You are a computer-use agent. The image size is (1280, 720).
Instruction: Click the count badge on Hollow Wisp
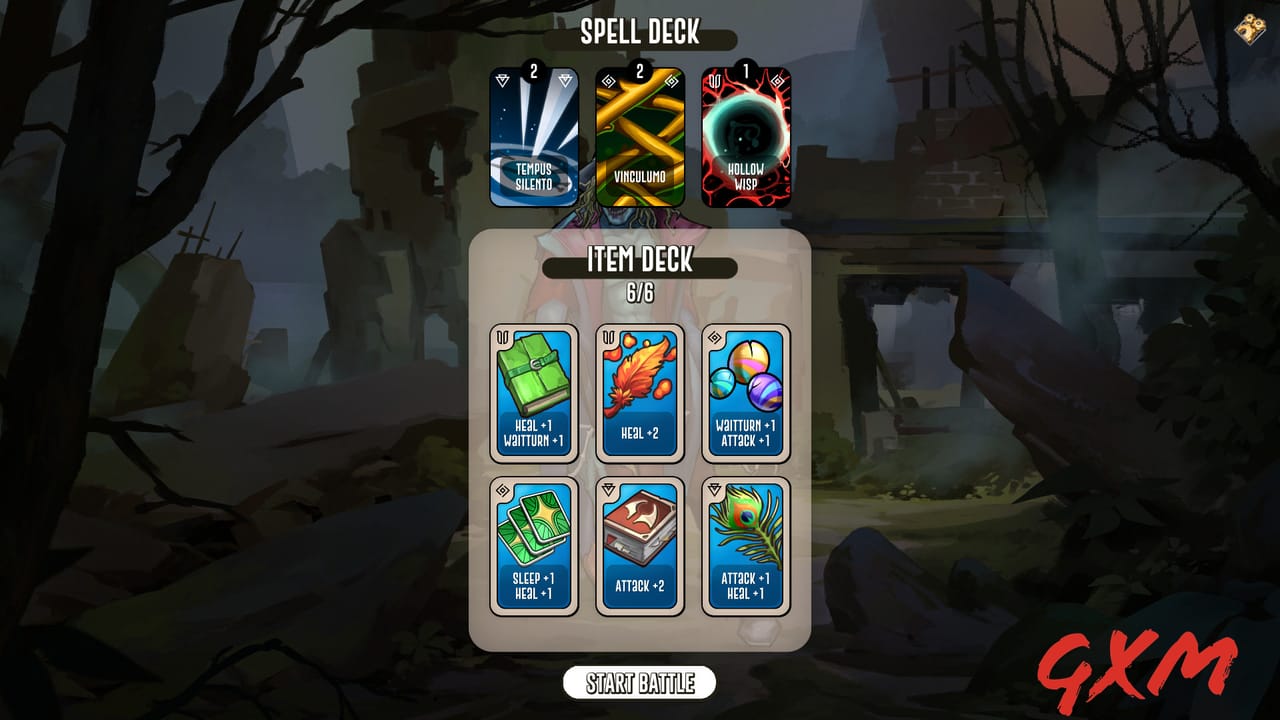click(x=746, y=71)
